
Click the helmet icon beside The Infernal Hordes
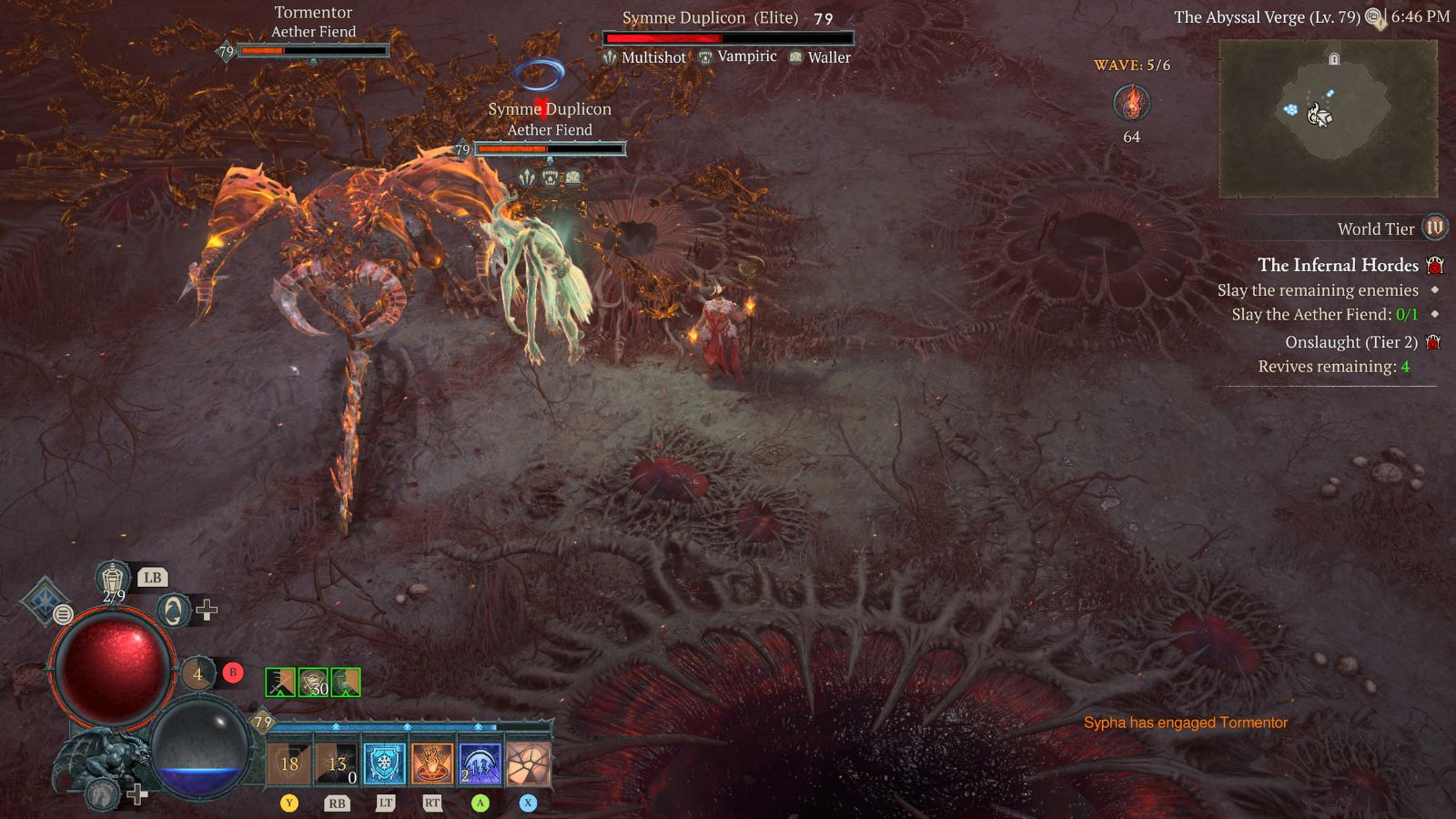click(1436, 265)
